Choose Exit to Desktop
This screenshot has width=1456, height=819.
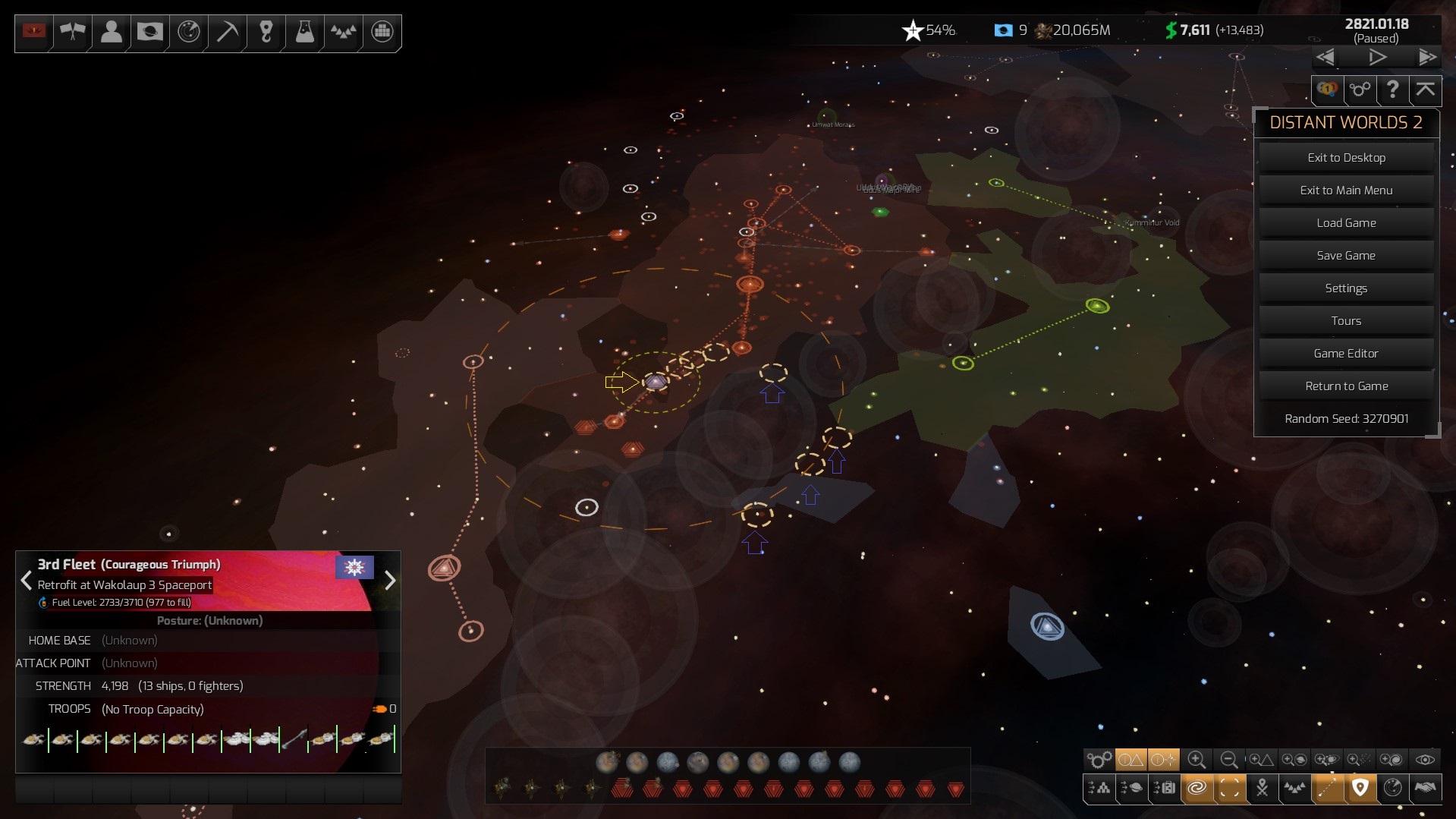[x=1346, y=158]
